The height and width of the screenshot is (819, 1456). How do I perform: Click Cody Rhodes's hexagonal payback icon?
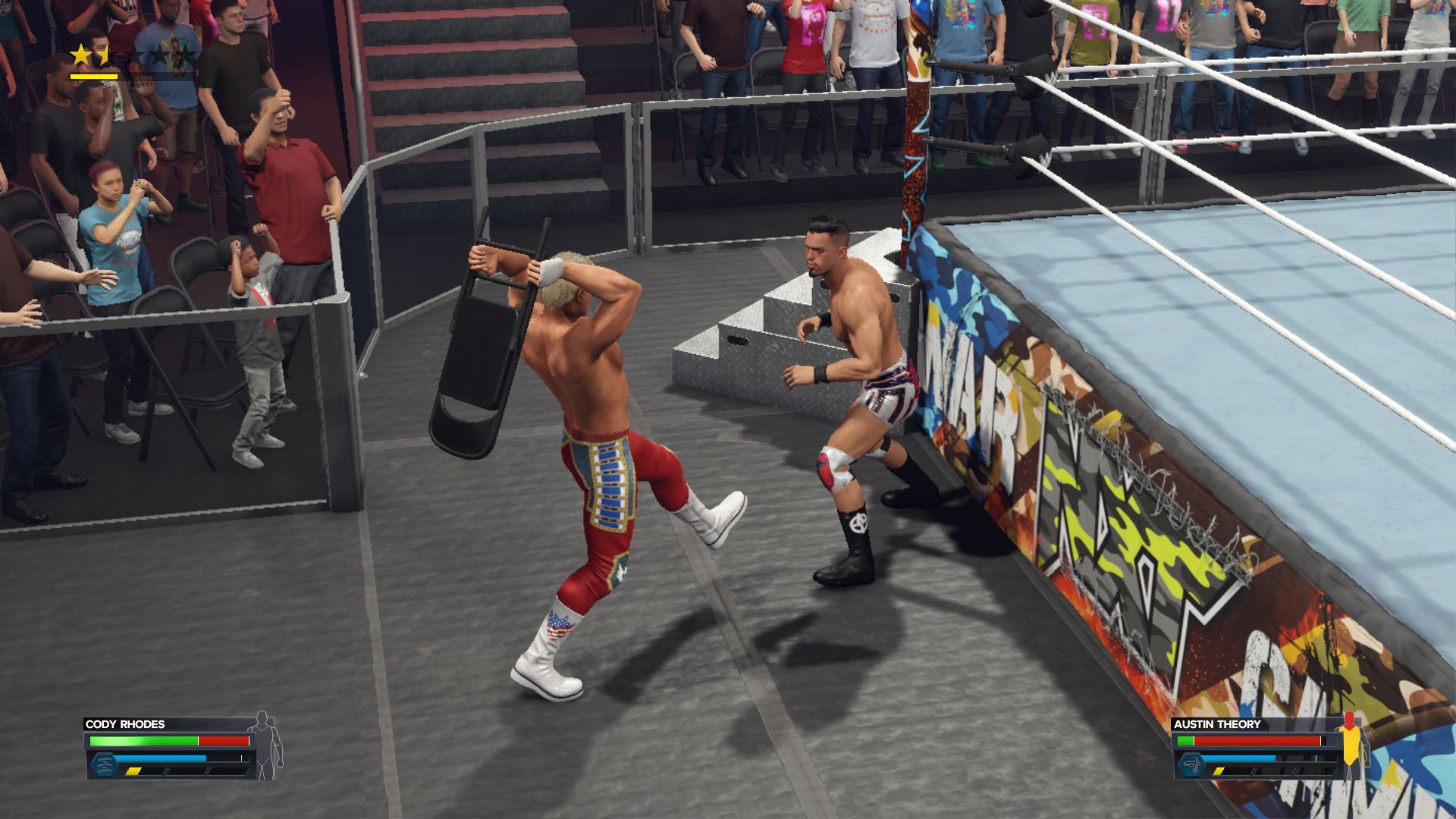(x=102, y=764)
